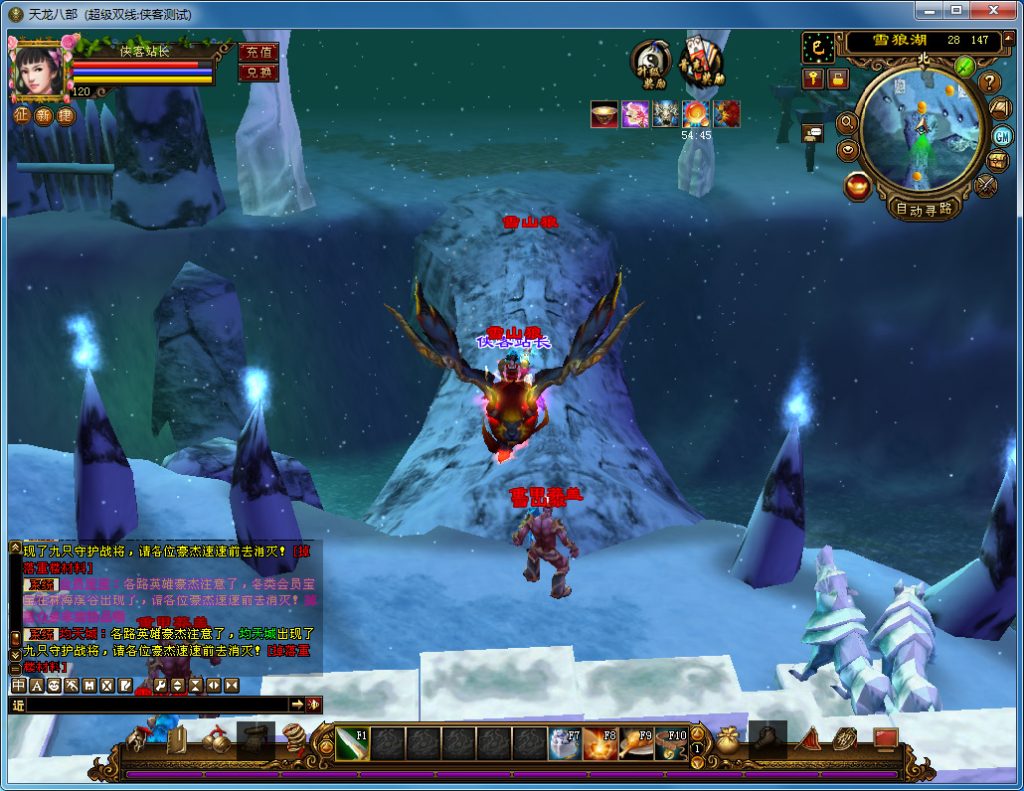Click the 征 round button under the portrait
The width and height of the screenshot is (1024, 791).
[21, 115]
